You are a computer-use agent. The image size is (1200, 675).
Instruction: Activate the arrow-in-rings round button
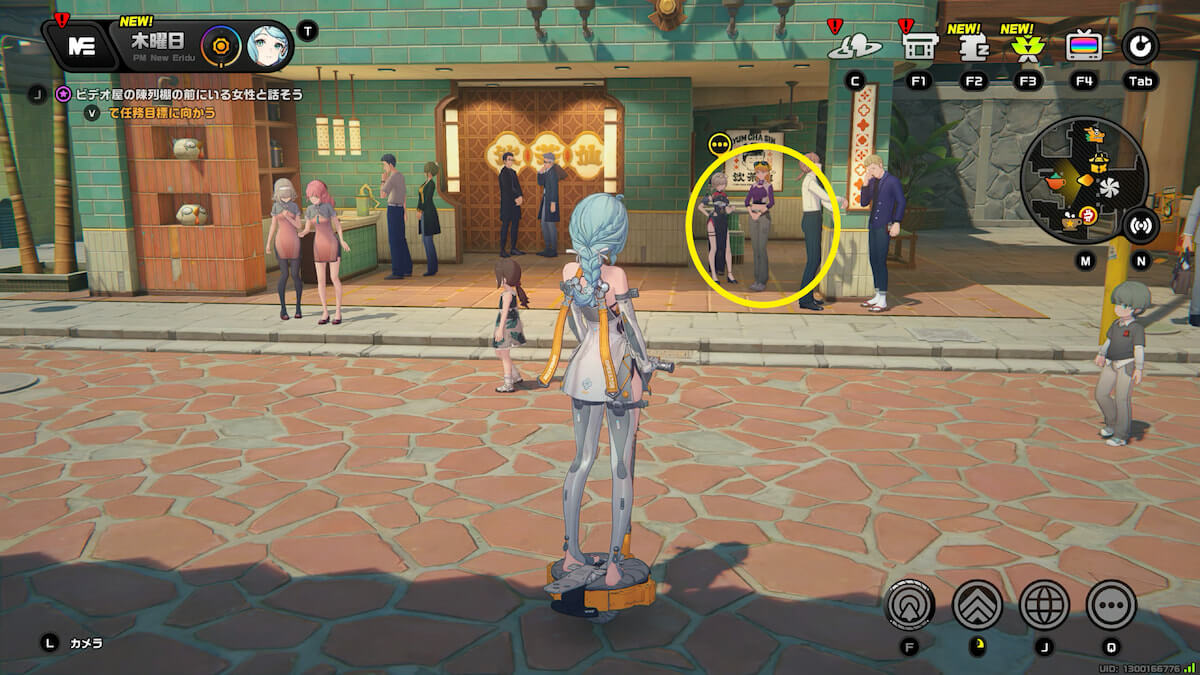[x=910, y=604]
